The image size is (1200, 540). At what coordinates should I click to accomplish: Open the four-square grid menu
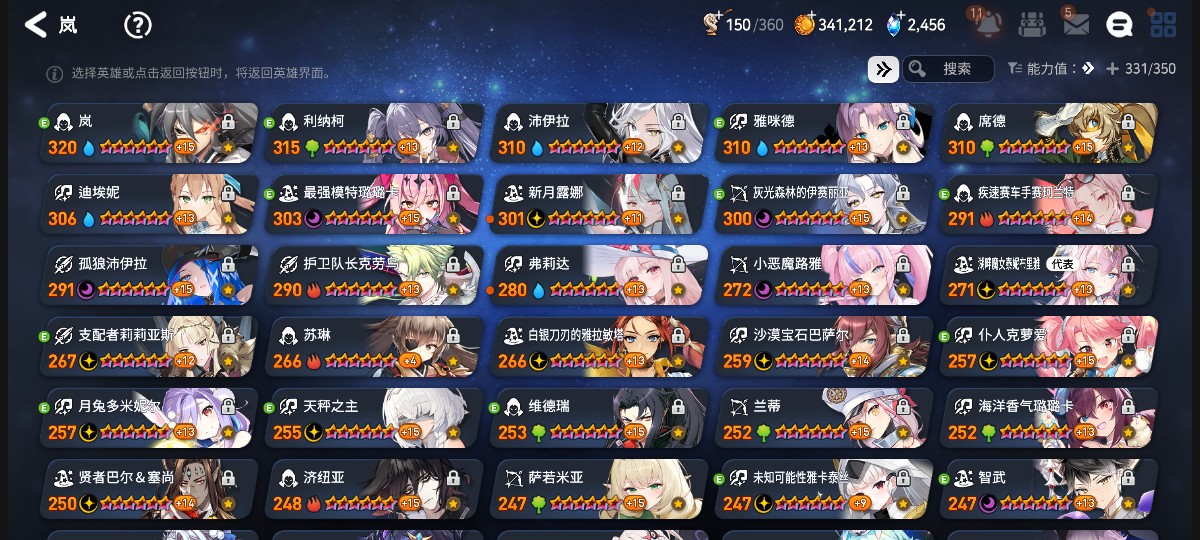1163,25
